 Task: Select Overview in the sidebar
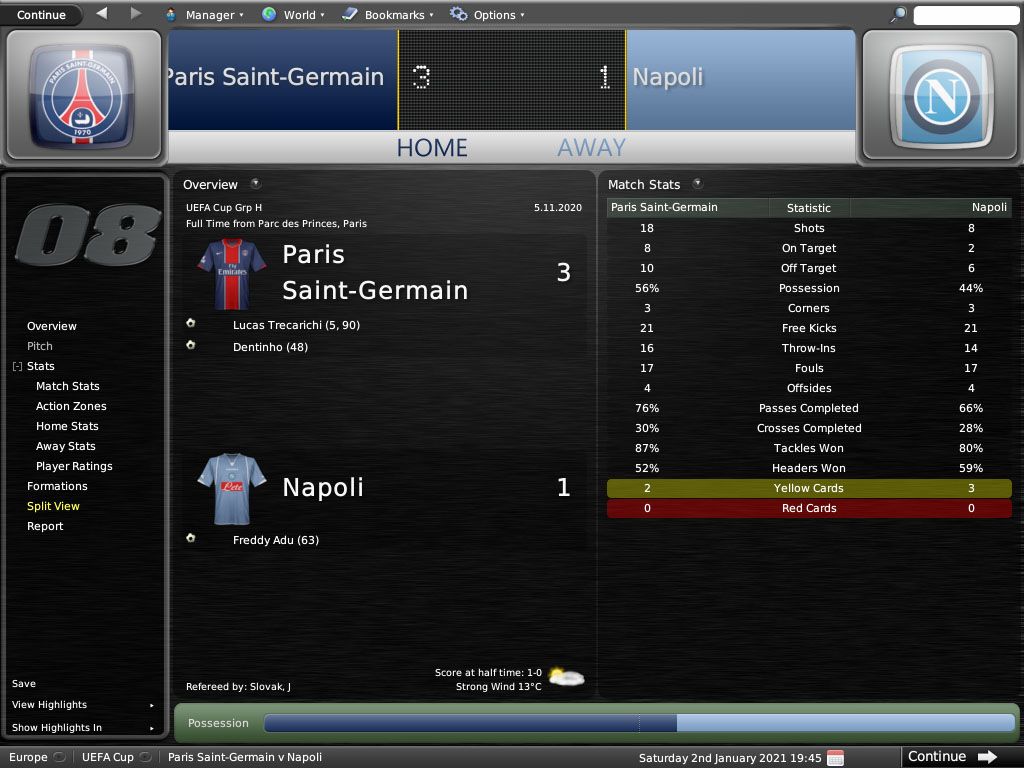coord(52,326)
